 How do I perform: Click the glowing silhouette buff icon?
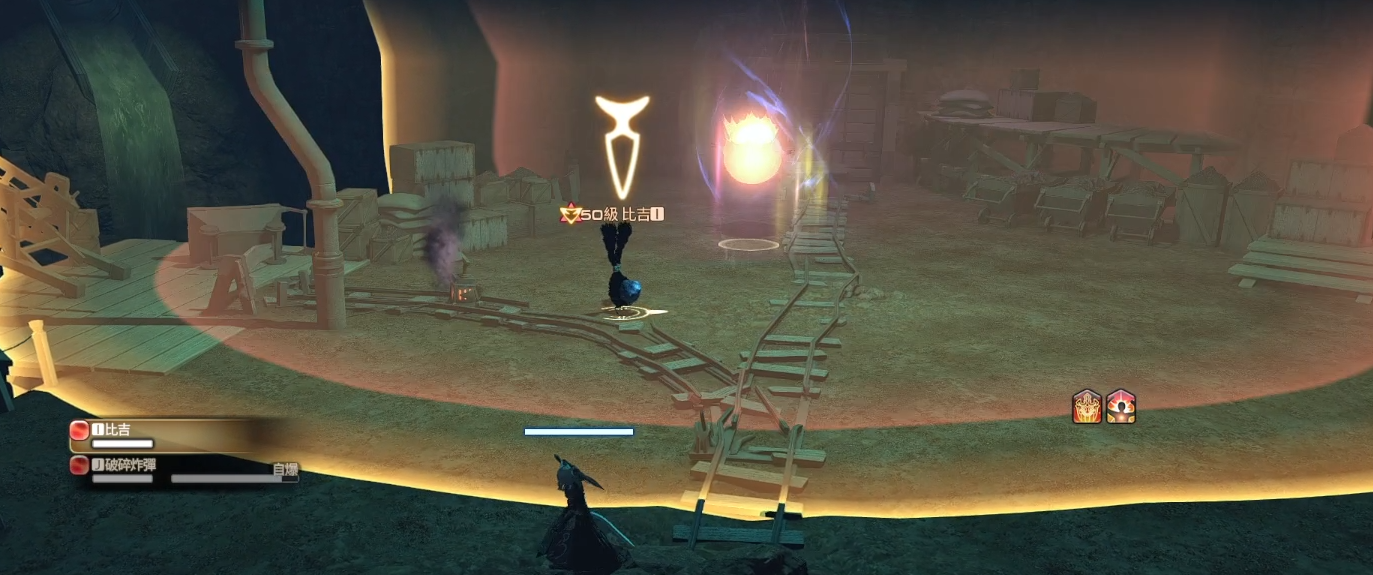pyautogui.click(x=1120, y=407)
